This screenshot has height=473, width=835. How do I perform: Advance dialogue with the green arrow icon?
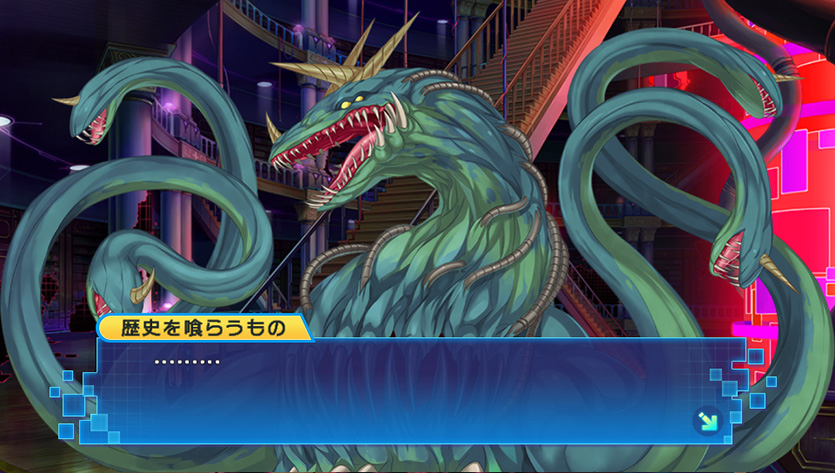707,421
